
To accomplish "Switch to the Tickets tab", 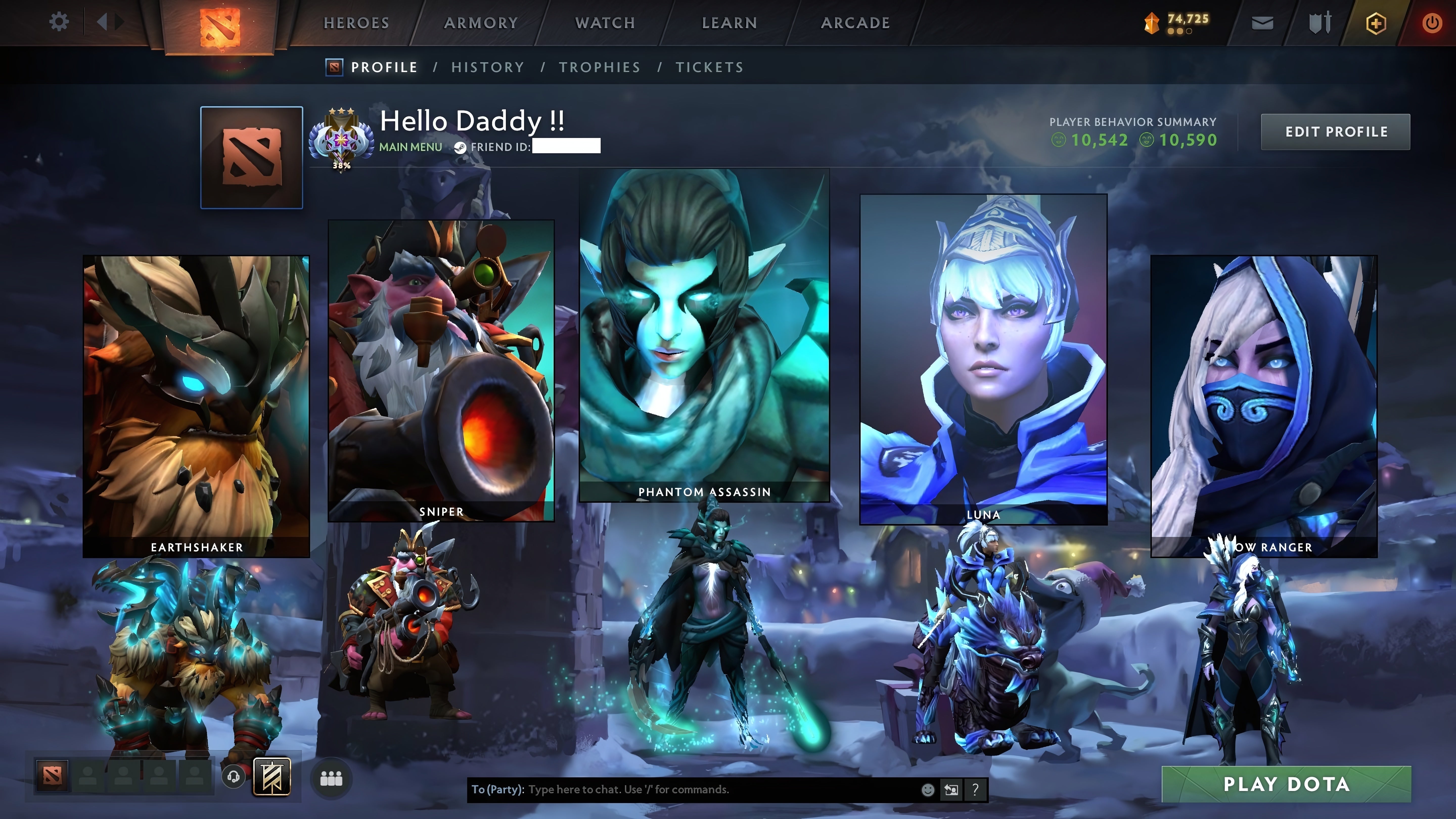I will tap(709, 67).
